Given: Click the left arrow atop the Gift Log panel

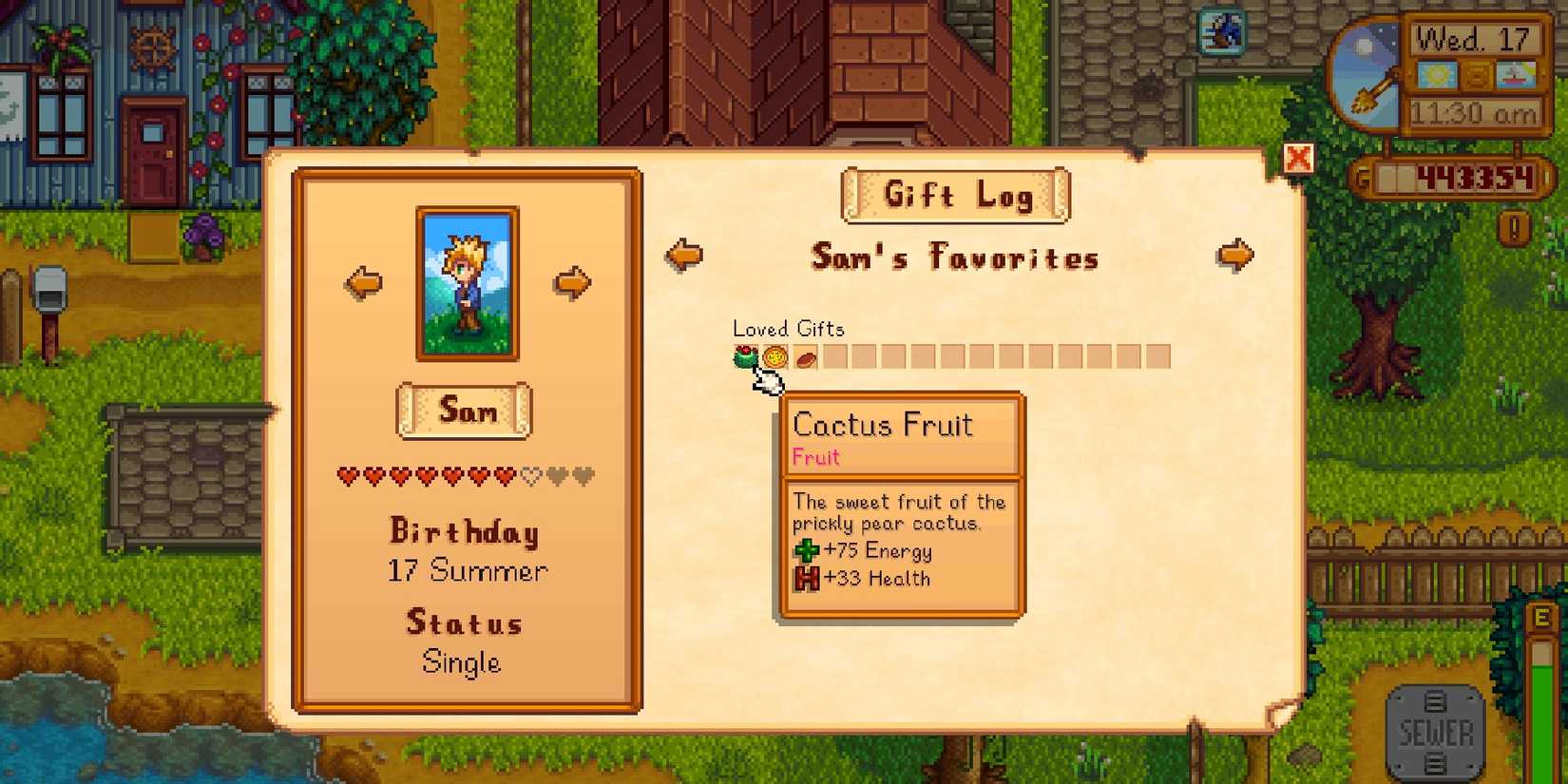Looking at the screenshot, I should 686,254.
